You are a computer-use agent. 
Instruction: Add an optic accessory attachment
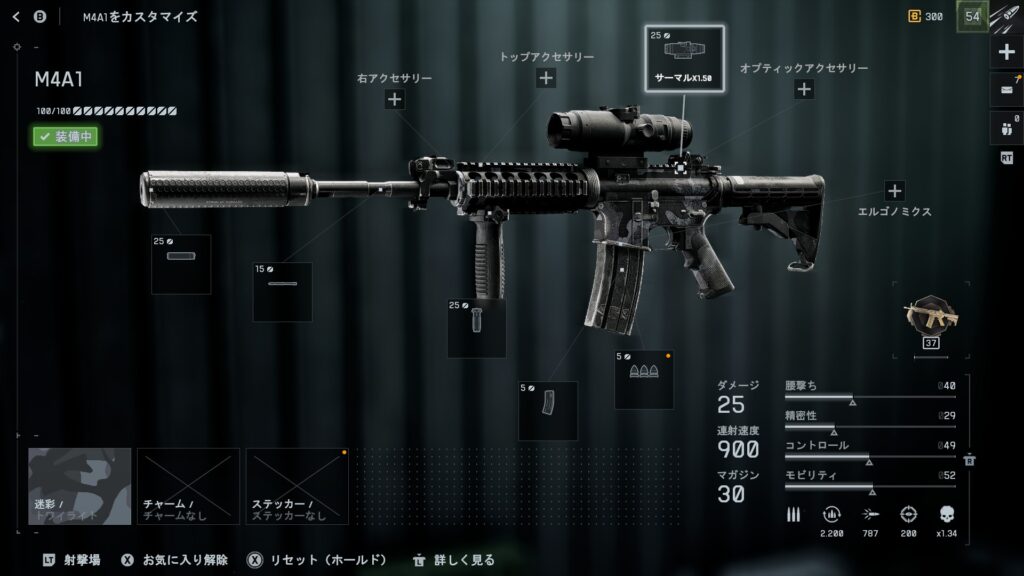(x=804, y=89)
